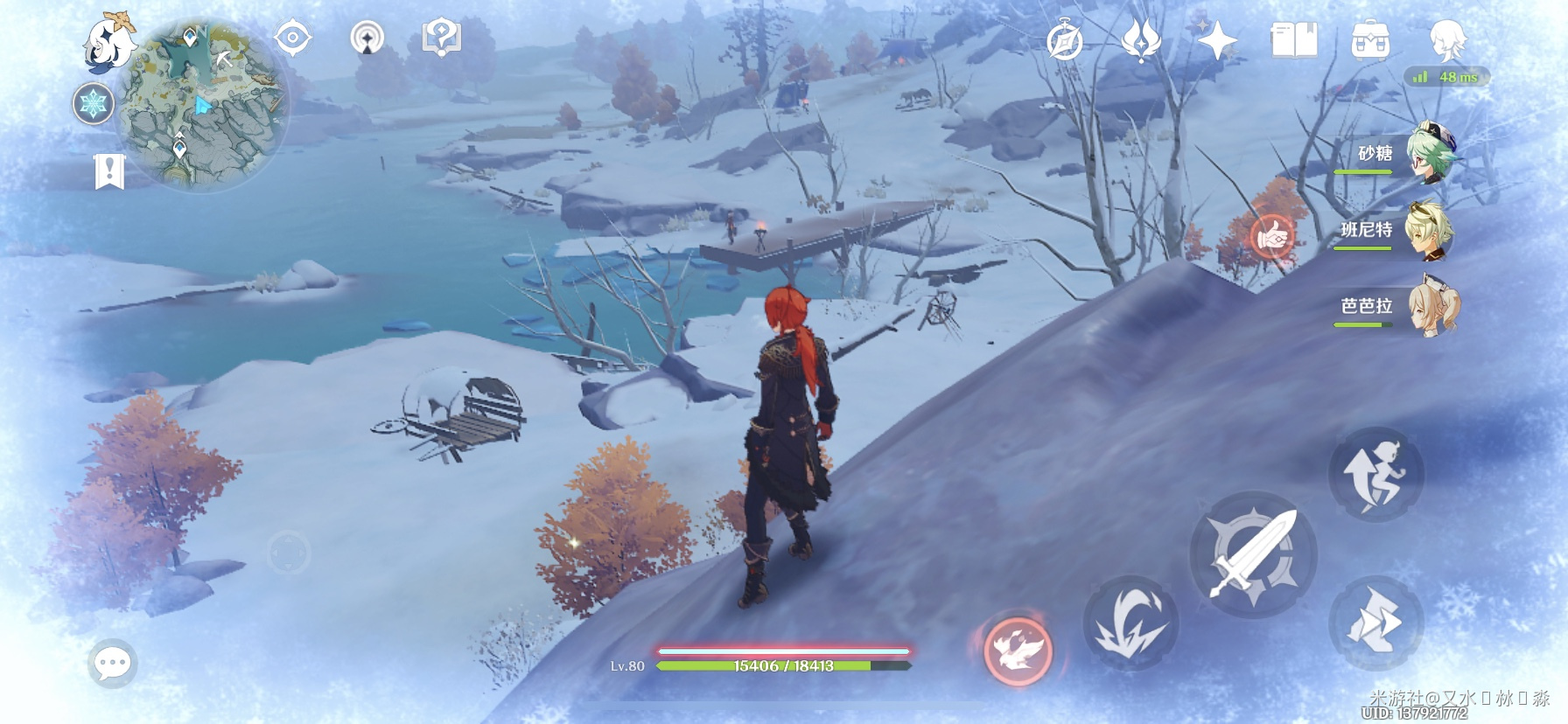Open the quest log exclamation icon
The height and width of the screenshot is (724, 1568).
pyautogui.click(x=109, y=171)
